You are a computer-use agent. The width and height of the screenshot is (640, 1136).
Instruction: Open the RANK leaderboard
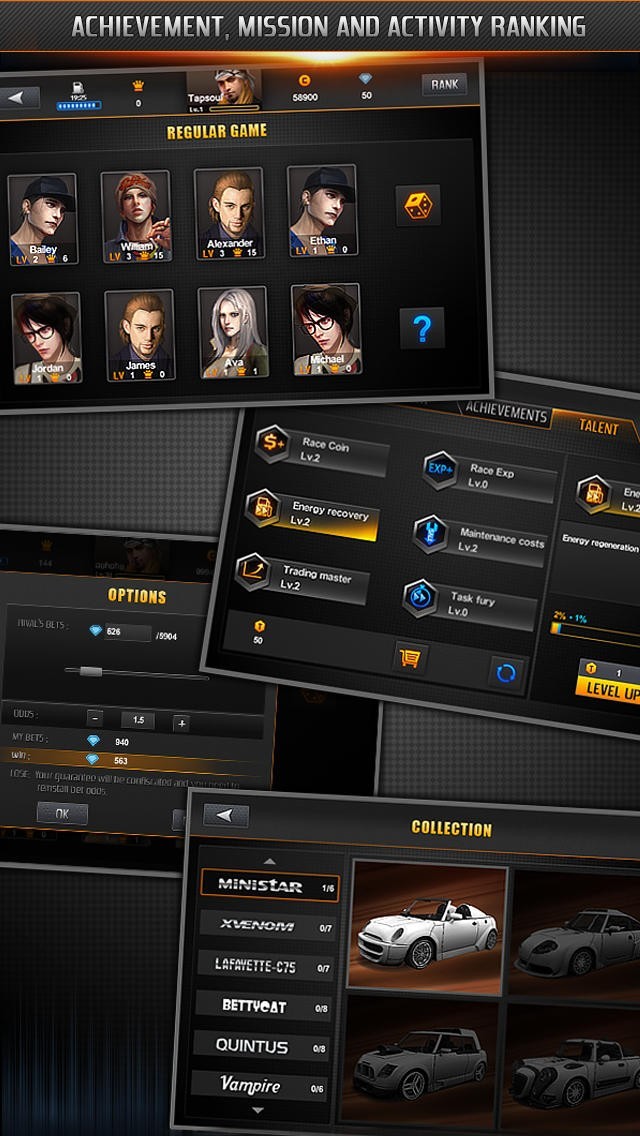pos(444,85)
